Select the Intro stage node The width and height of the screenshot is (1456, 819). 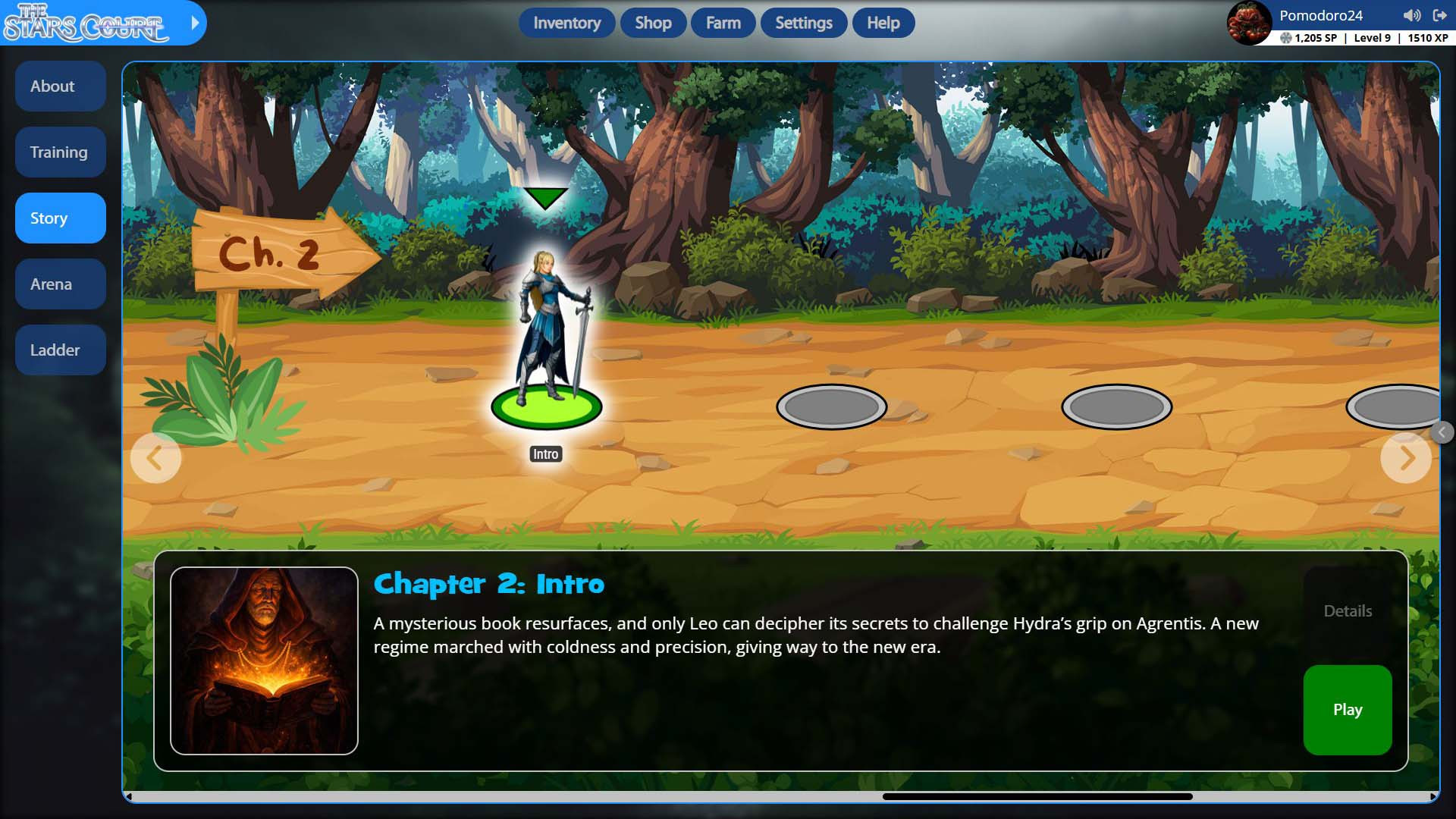coord(546,406)
